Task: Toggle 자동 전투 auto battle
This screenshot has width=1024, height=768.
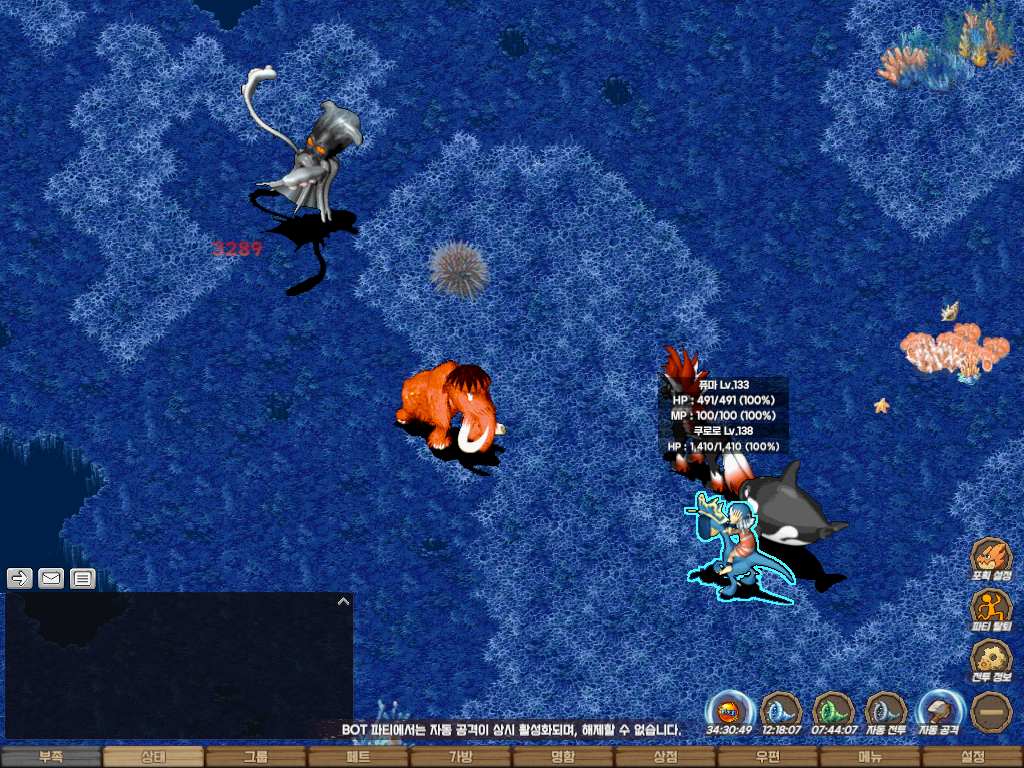Action: 886,712
